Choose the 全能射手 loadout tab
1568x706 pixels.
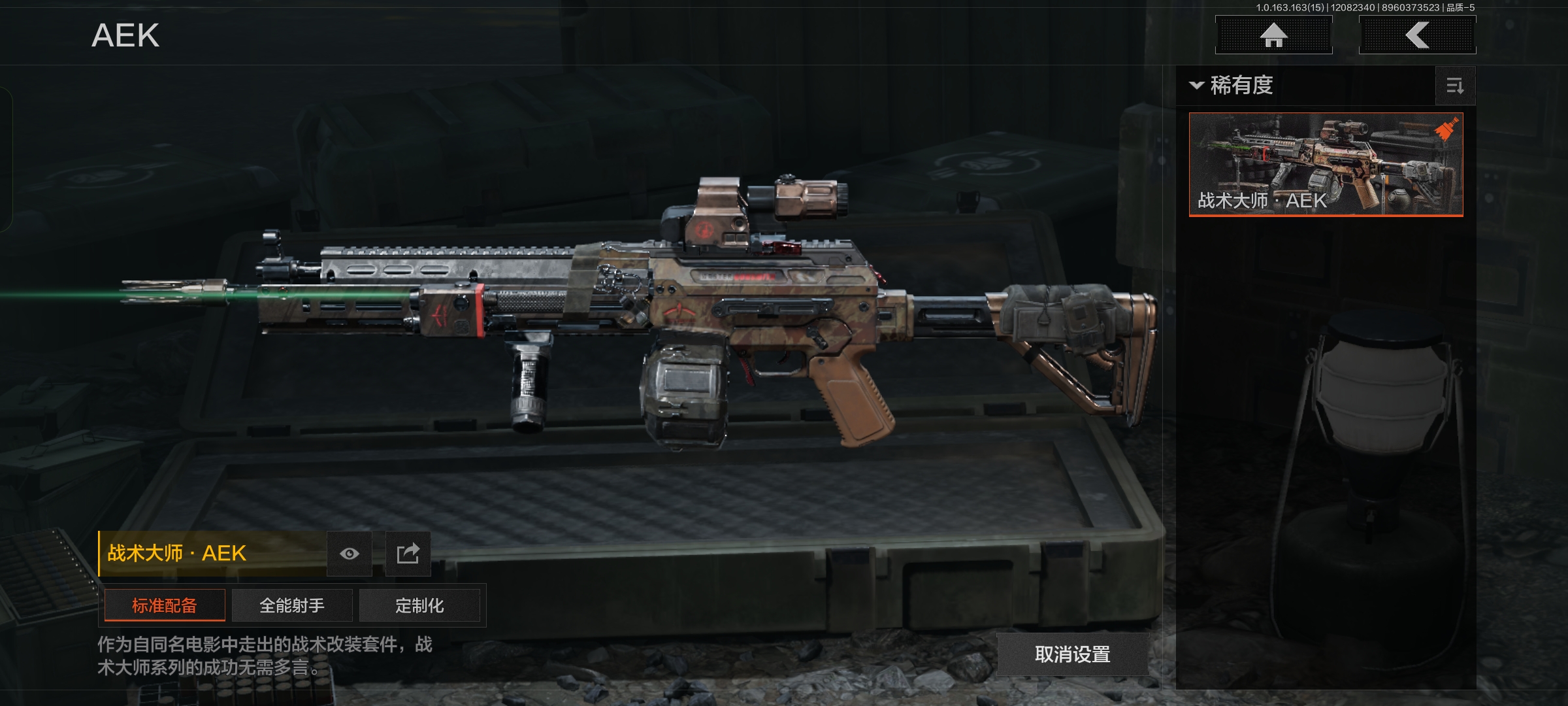(x=292, y=605)
